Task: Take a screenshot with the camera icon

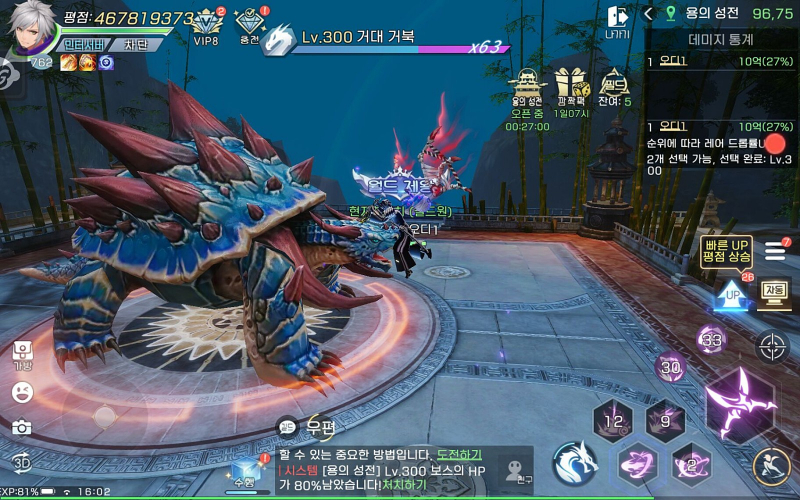Action: tap(22, 427)
